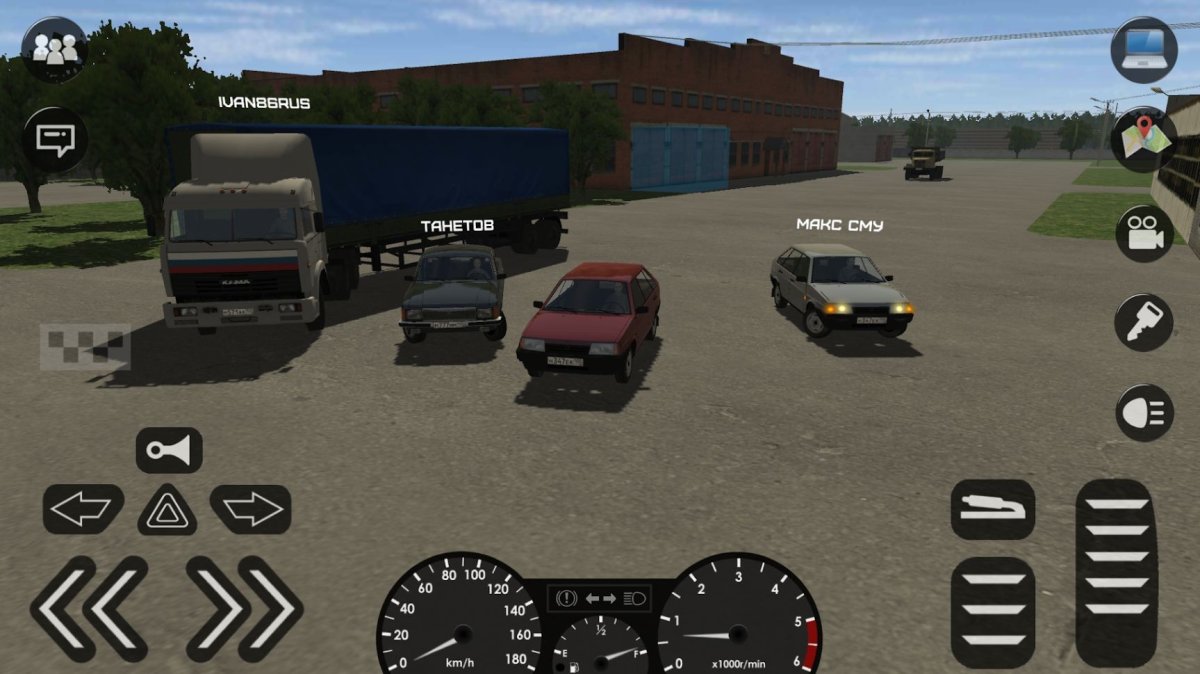Tap the tall accelerator pedal
This screenshot has width=1200, height=674.
(x=1116, y=572)
